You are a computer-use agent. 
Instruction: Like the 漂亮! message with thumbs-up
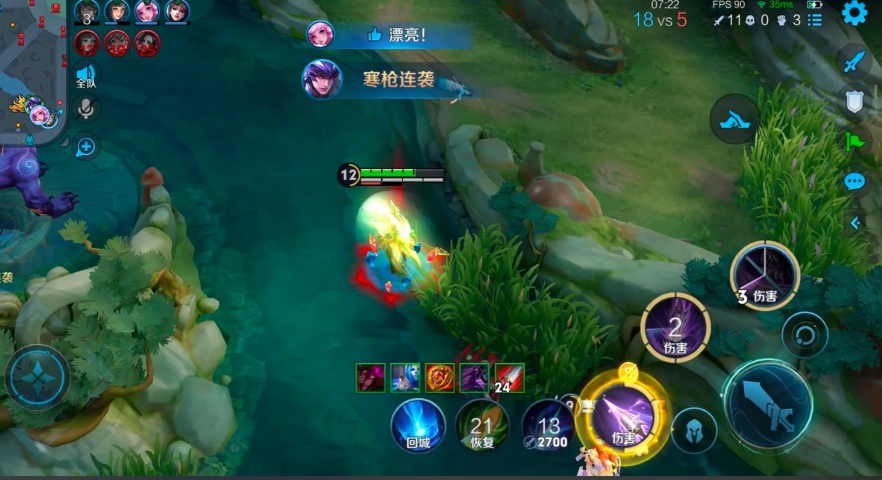(374, 35)
